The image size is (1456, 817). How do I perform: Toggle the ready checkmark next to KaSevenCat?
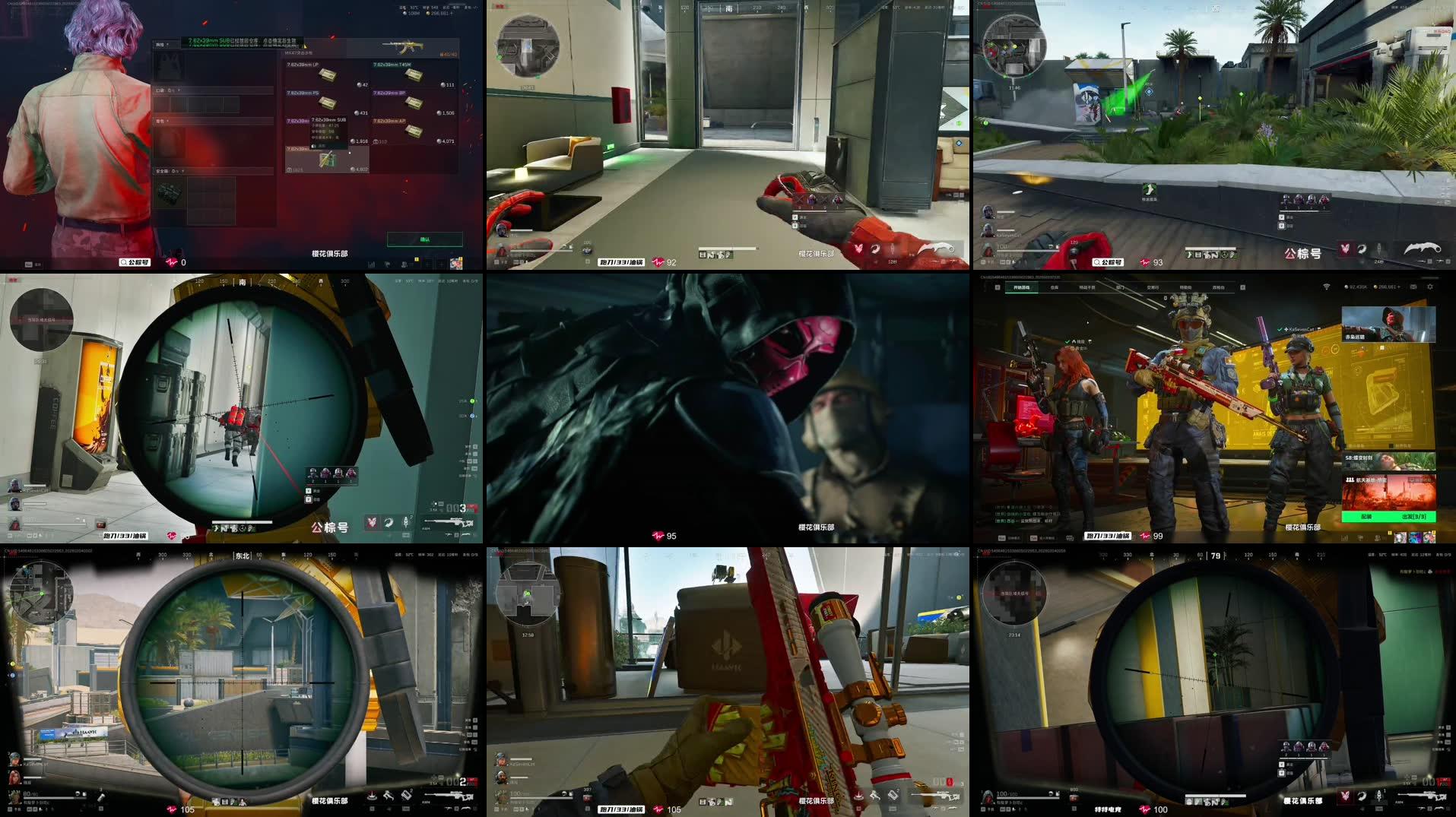[1279, 330]
